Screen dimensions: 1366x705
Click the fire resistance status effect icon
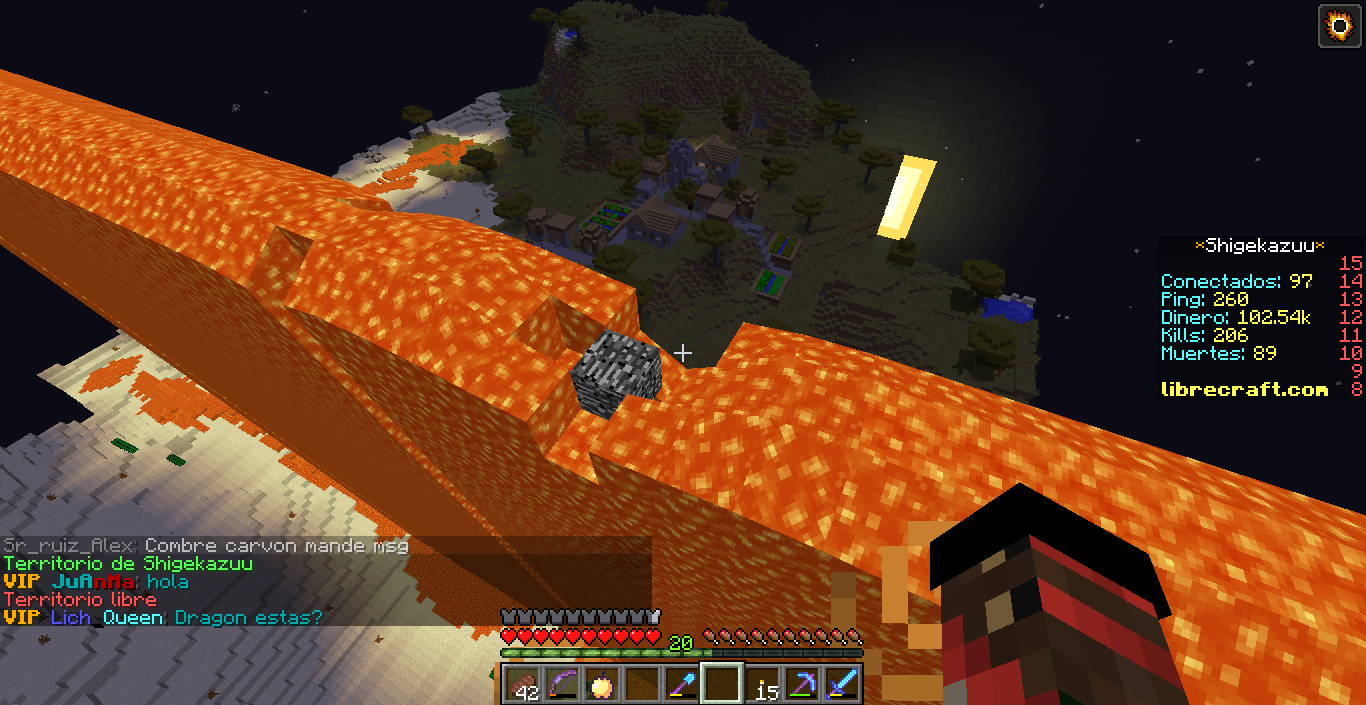click(1340, 25)
